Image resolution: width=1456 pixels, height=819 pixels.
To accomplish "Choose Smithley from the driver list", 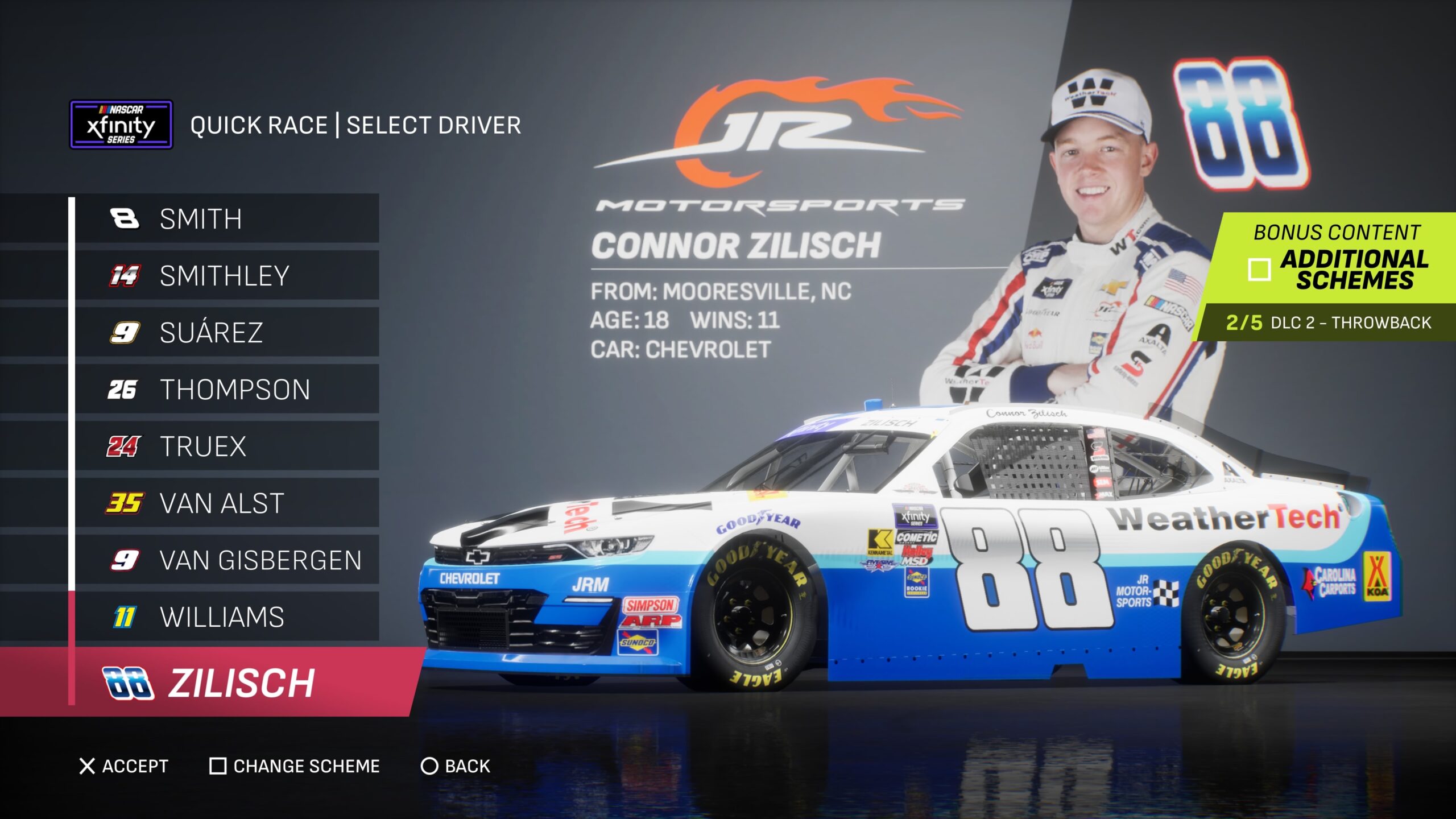I will coord(227,276).
